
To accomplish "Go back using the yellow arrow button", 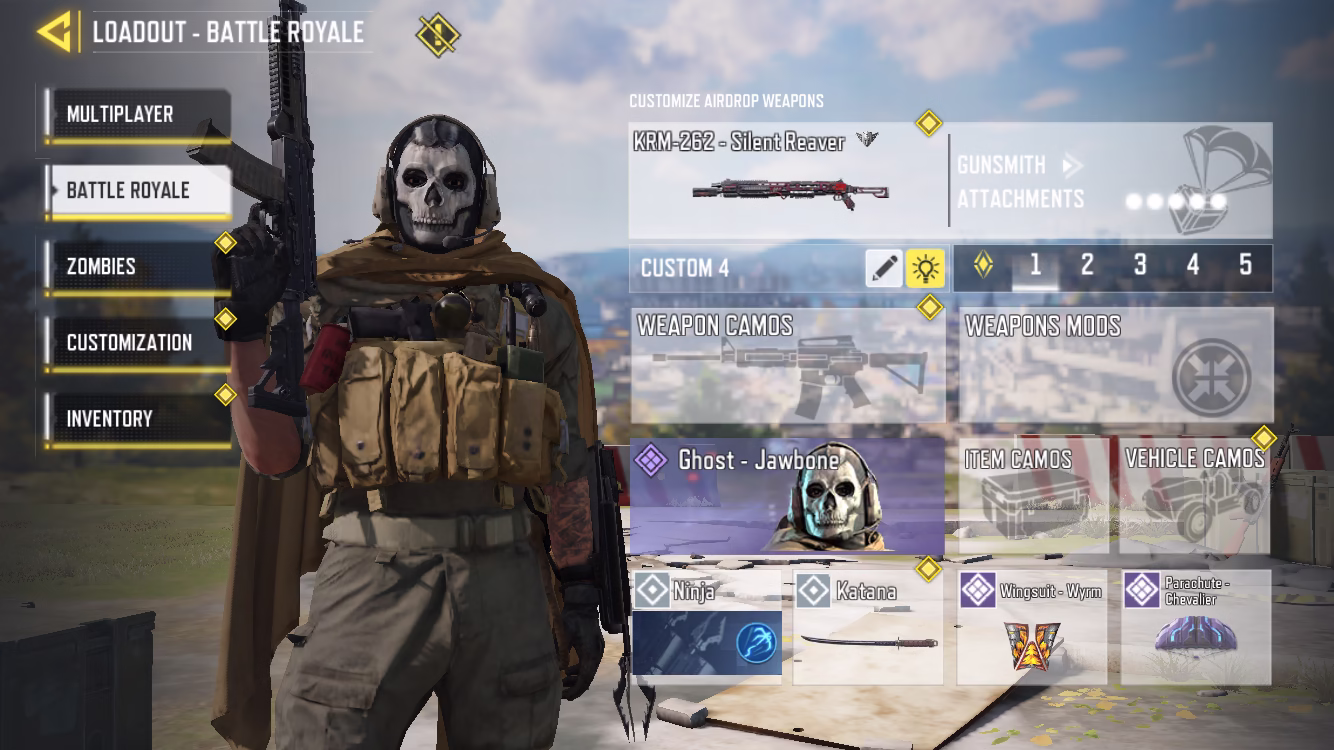I will pyautogui.click(x=56, y=32).
